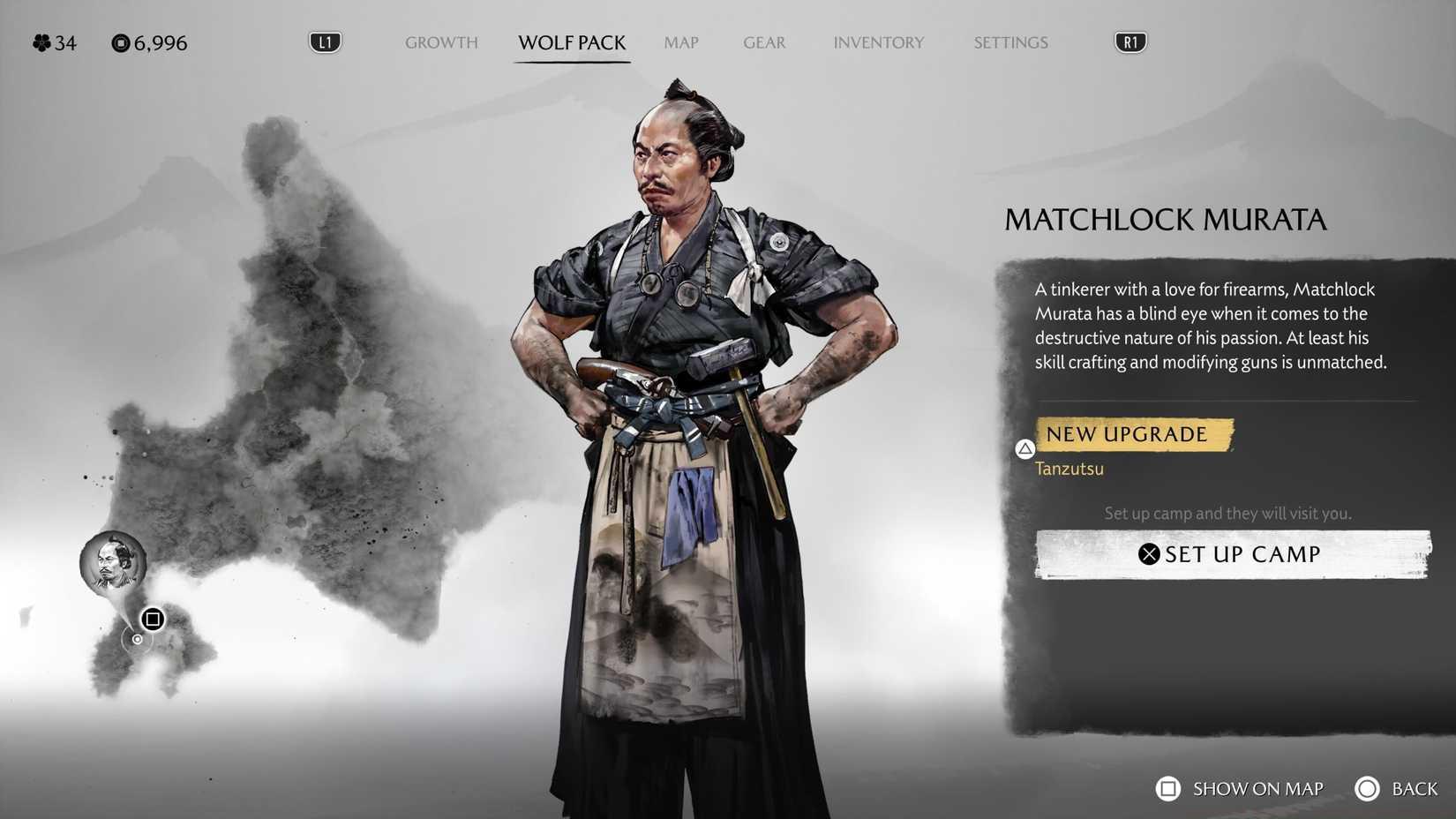Open the Tanzutsu upgrade entry

pos(1069,469)
